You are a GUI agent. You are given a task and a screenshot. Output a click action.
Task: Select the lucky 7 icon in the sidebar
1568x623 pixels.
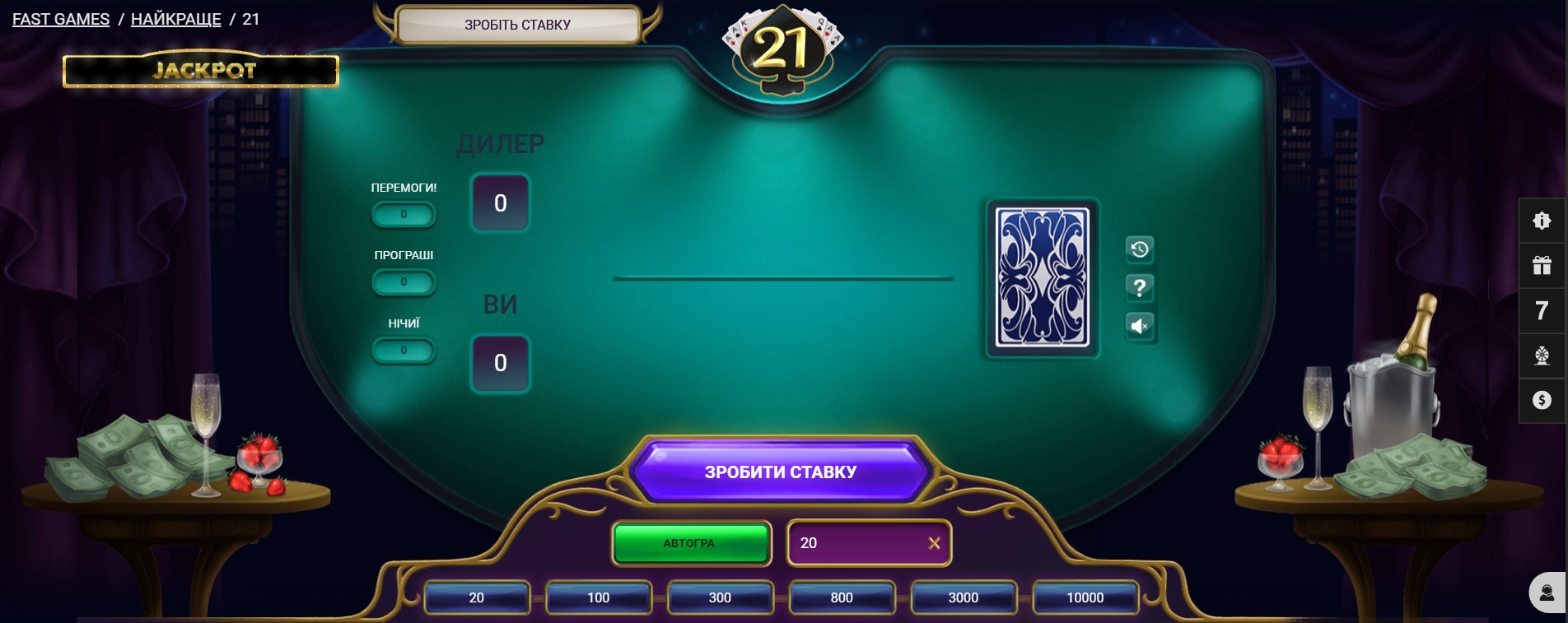click(x=1541, y=310)
